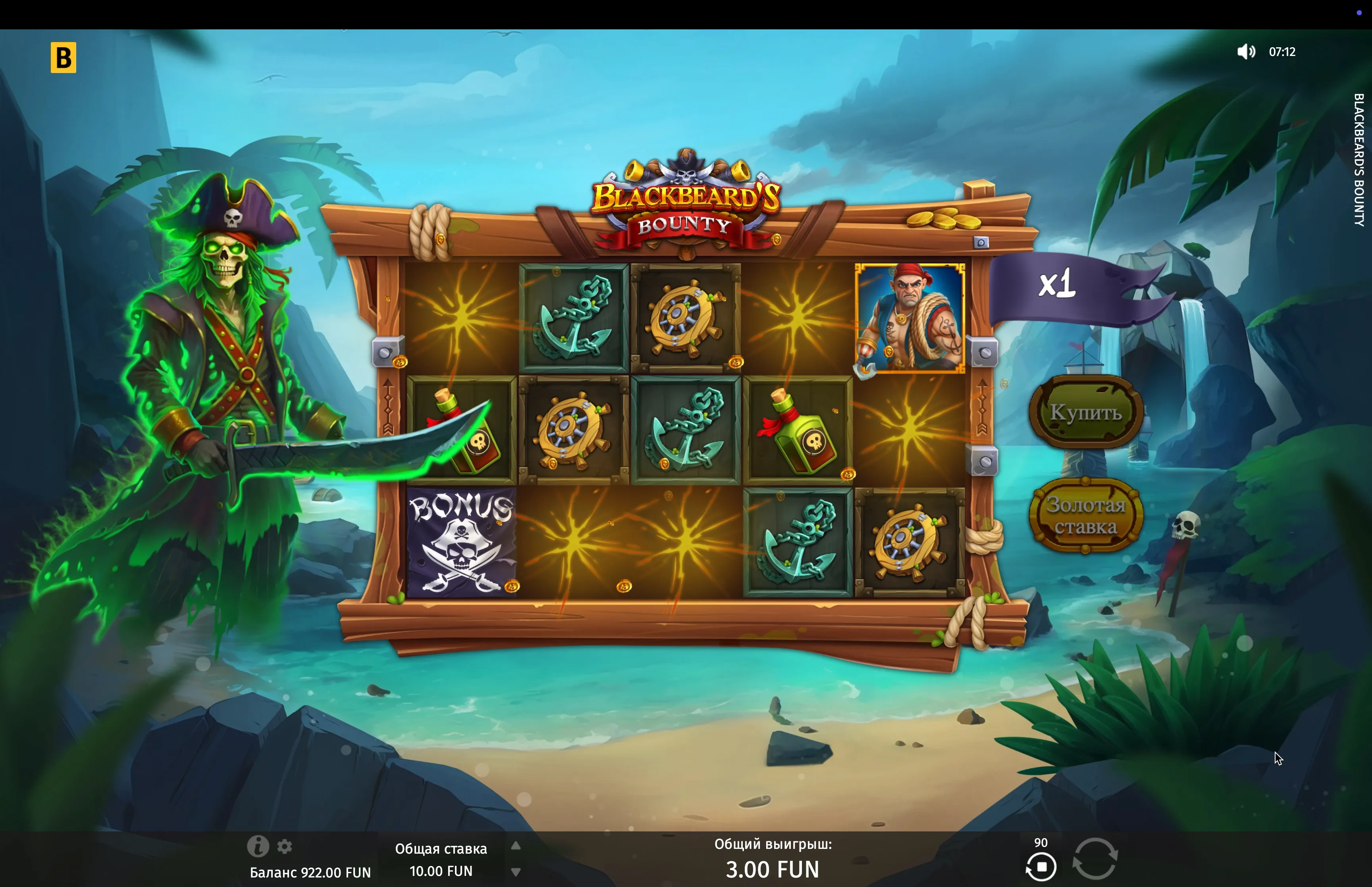
Task: Click the circular spin arrows button
Action: click(x=1095, y=858)
